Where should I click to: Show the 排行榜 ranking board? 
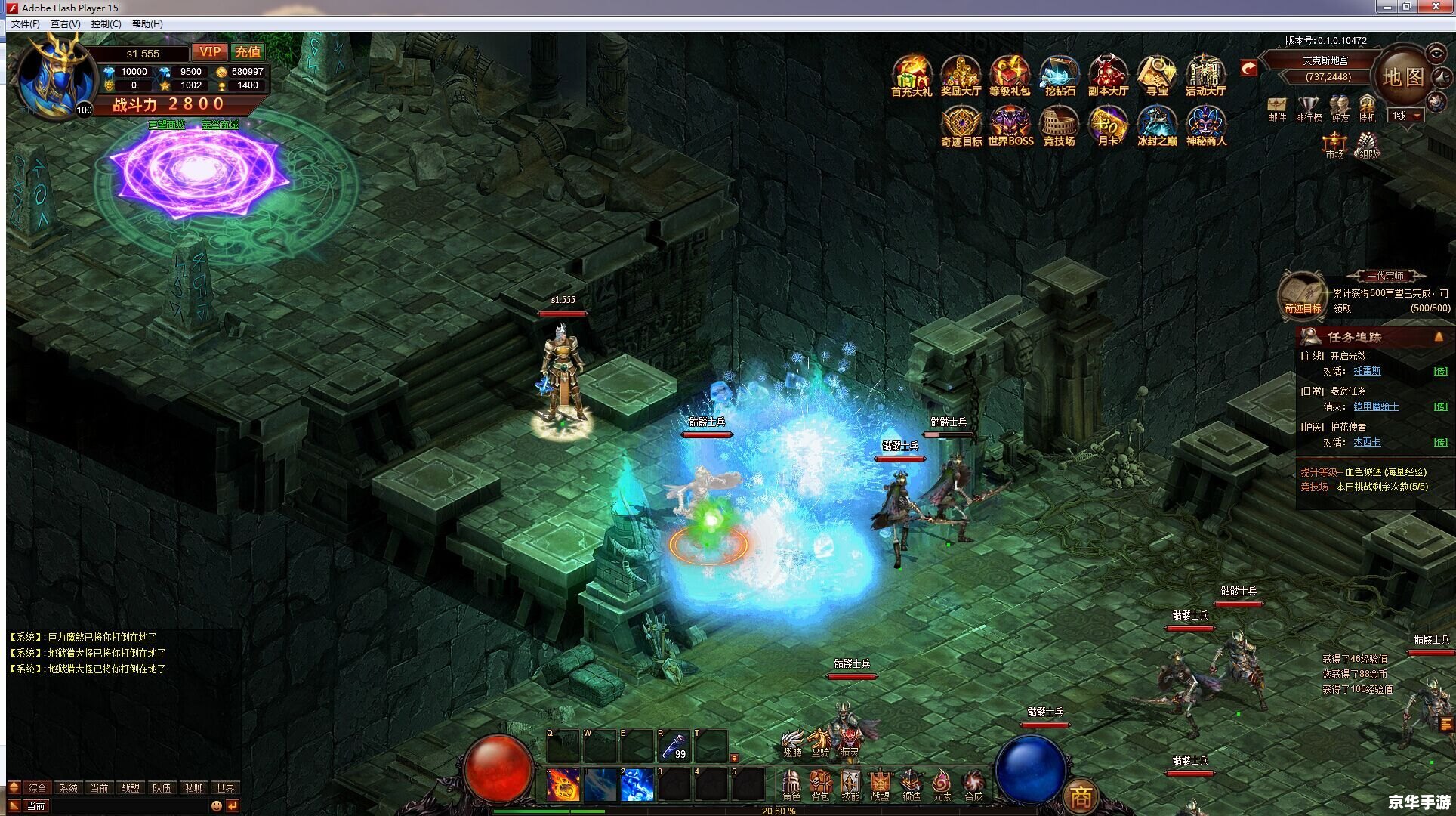(x=1308, y=108)
